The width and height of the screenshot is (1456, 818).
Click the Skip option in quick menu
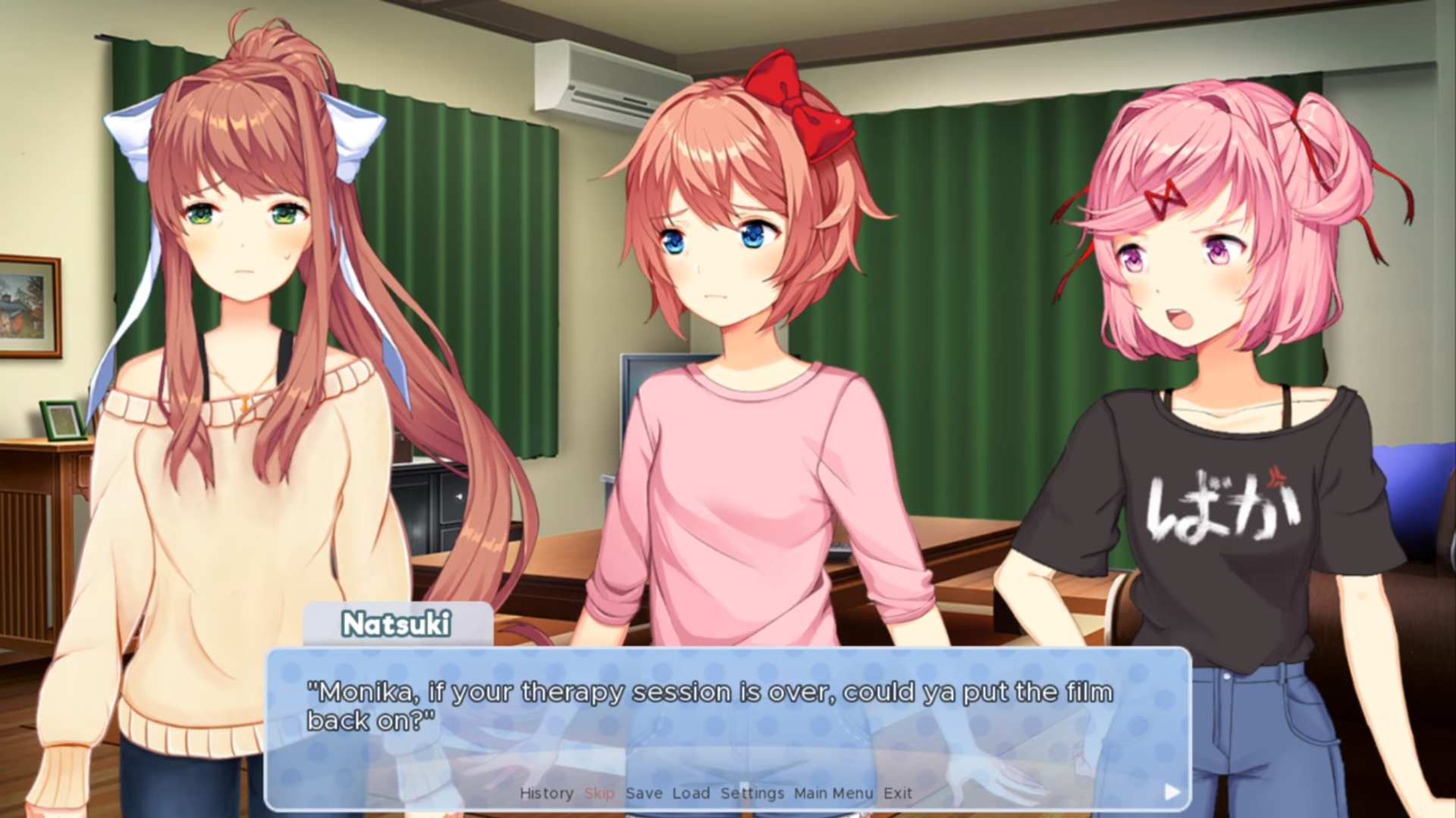tap(600, 794)
